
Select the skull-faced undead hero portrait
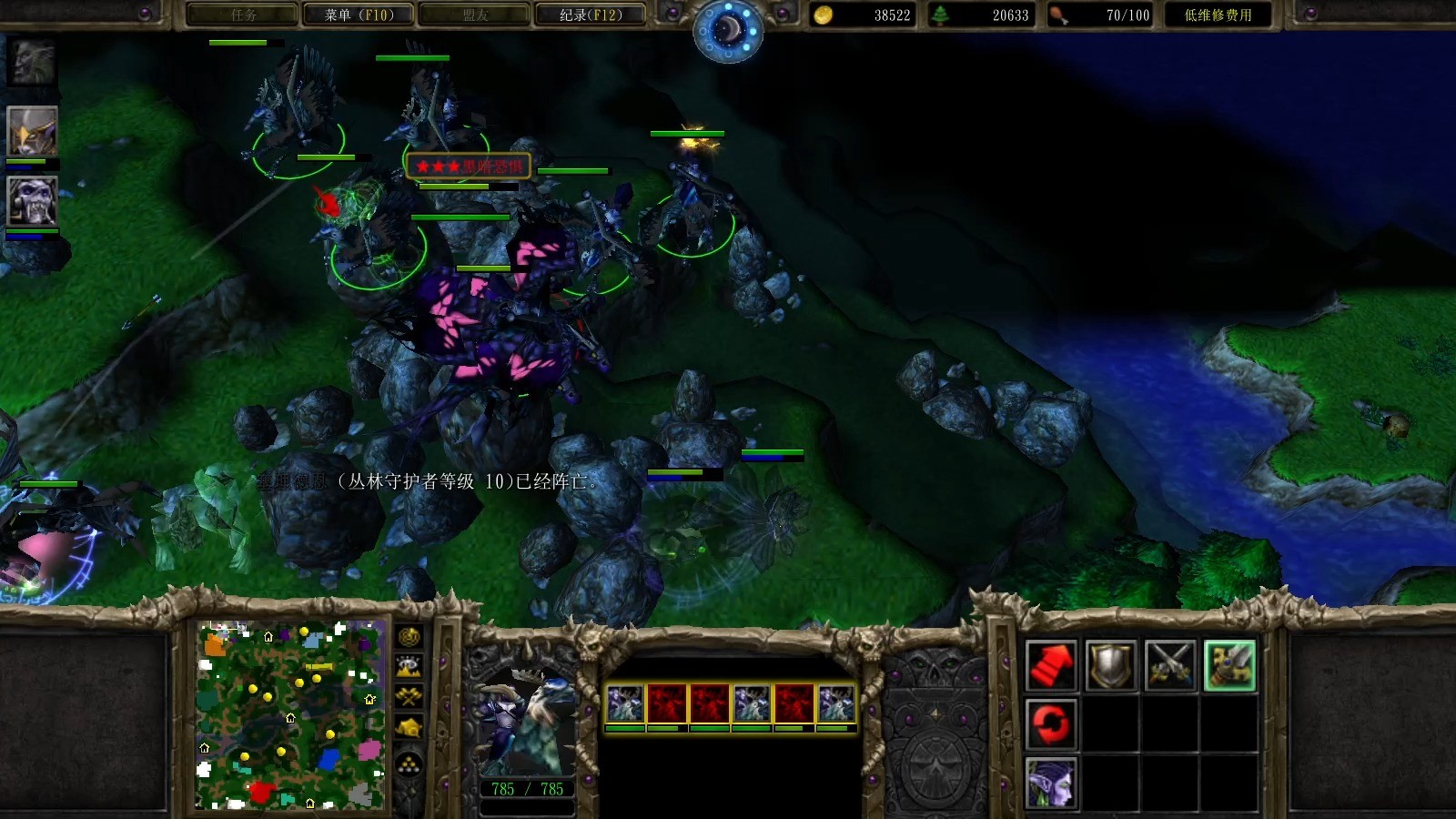pos(33,200)
